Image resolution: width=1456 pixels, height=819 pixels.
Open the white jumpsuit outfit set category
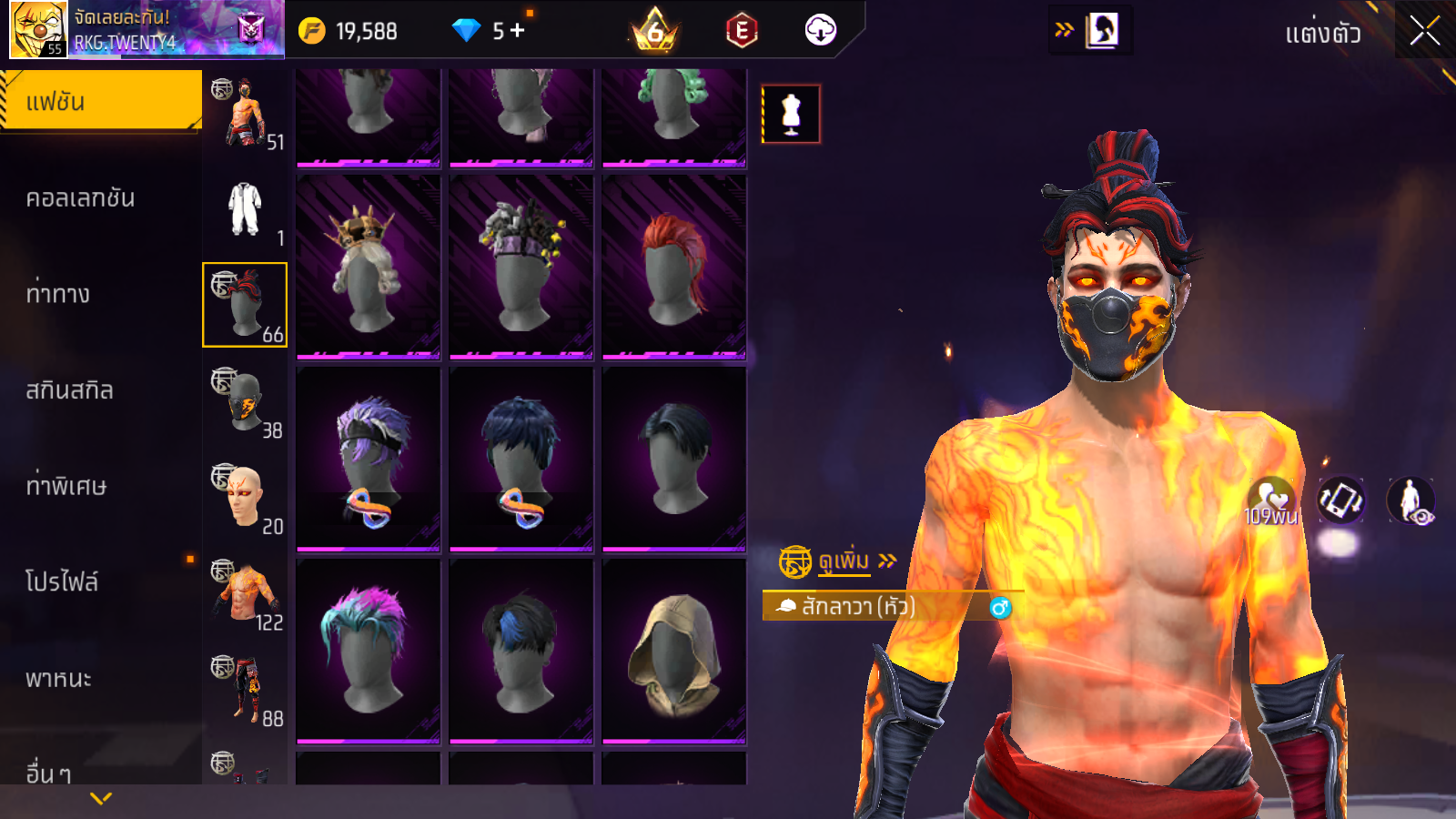(x=245, y=209)
